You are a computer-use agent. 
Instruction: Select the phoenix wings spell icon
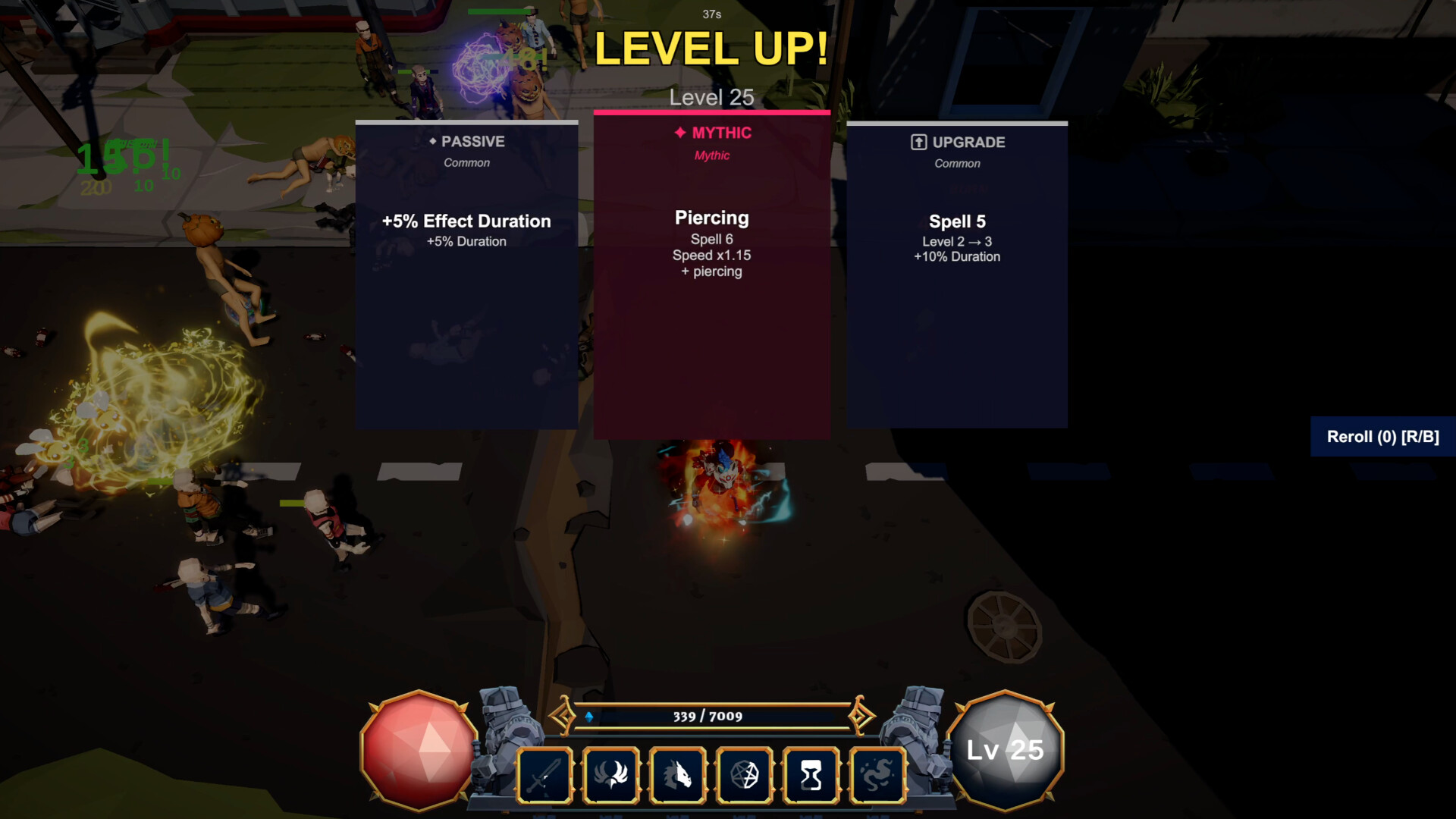(x=611, y=773)
